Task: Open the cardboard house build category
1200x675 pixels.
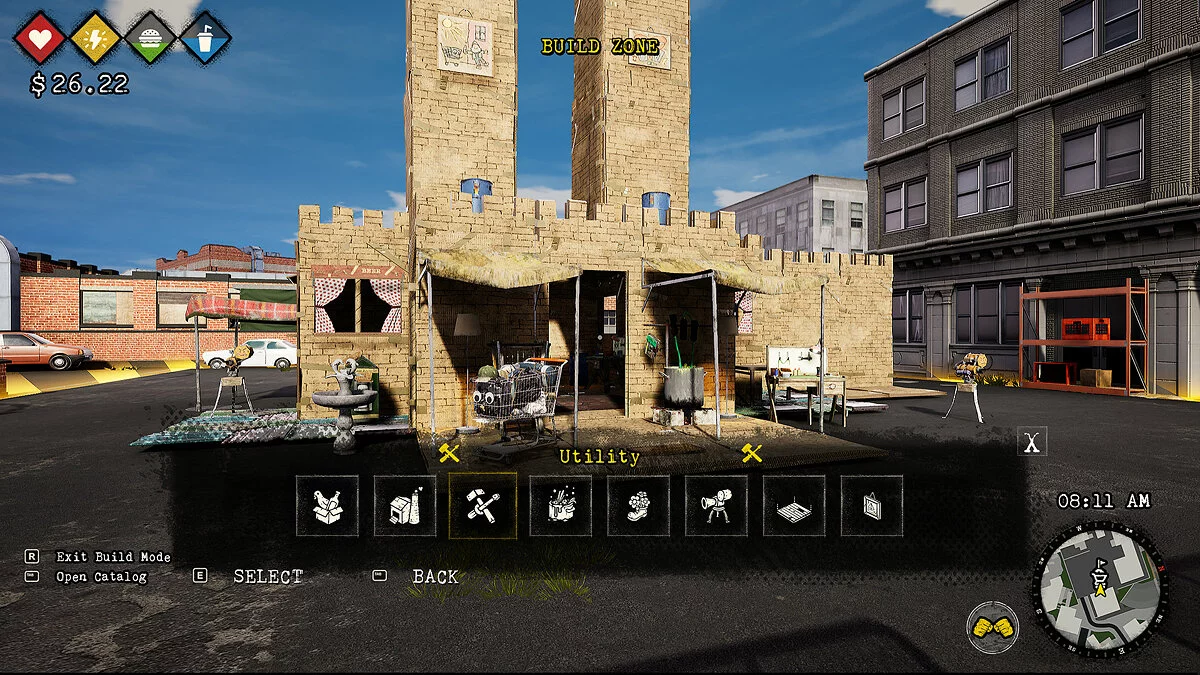Action: (x=405, y=506)
